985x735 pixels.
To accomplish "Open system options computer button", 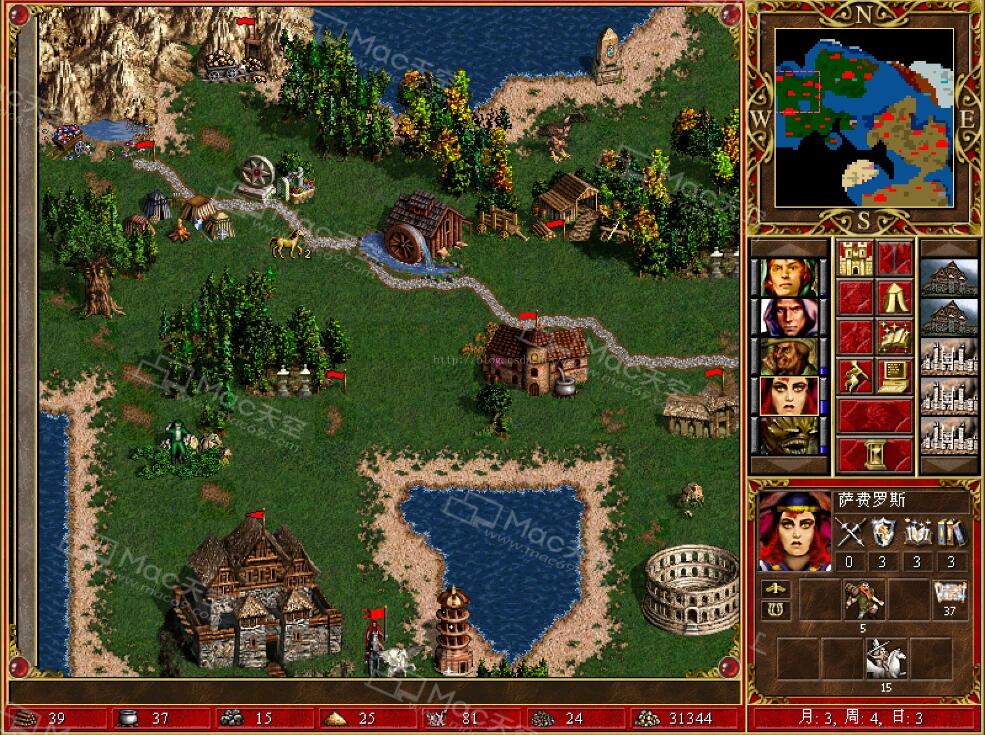I will tap(895, 376).
